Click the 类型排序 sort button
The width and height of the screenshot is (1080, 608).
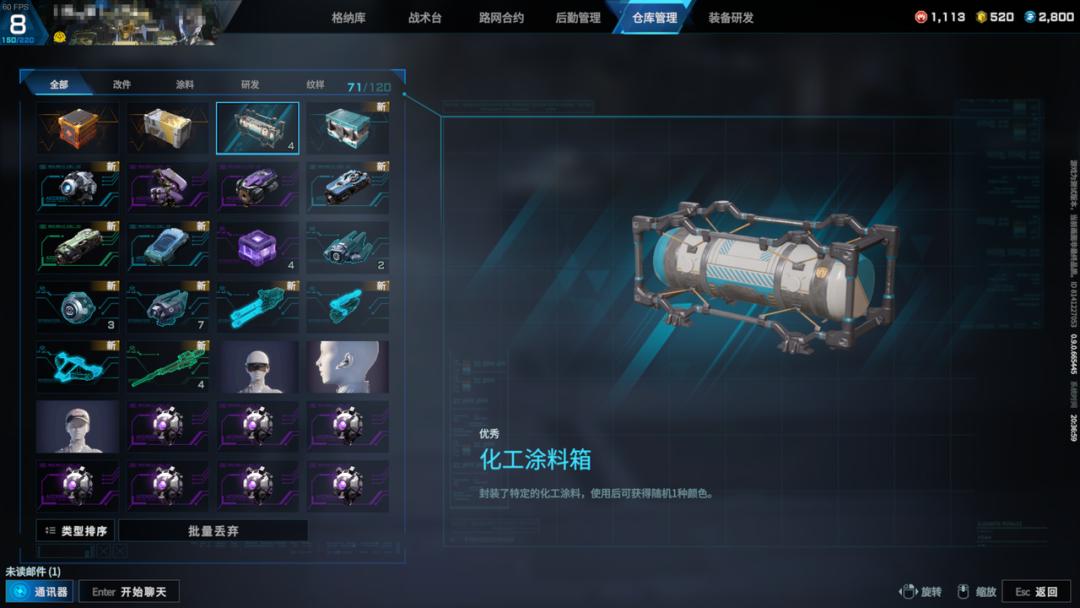[x=76, y=531]
